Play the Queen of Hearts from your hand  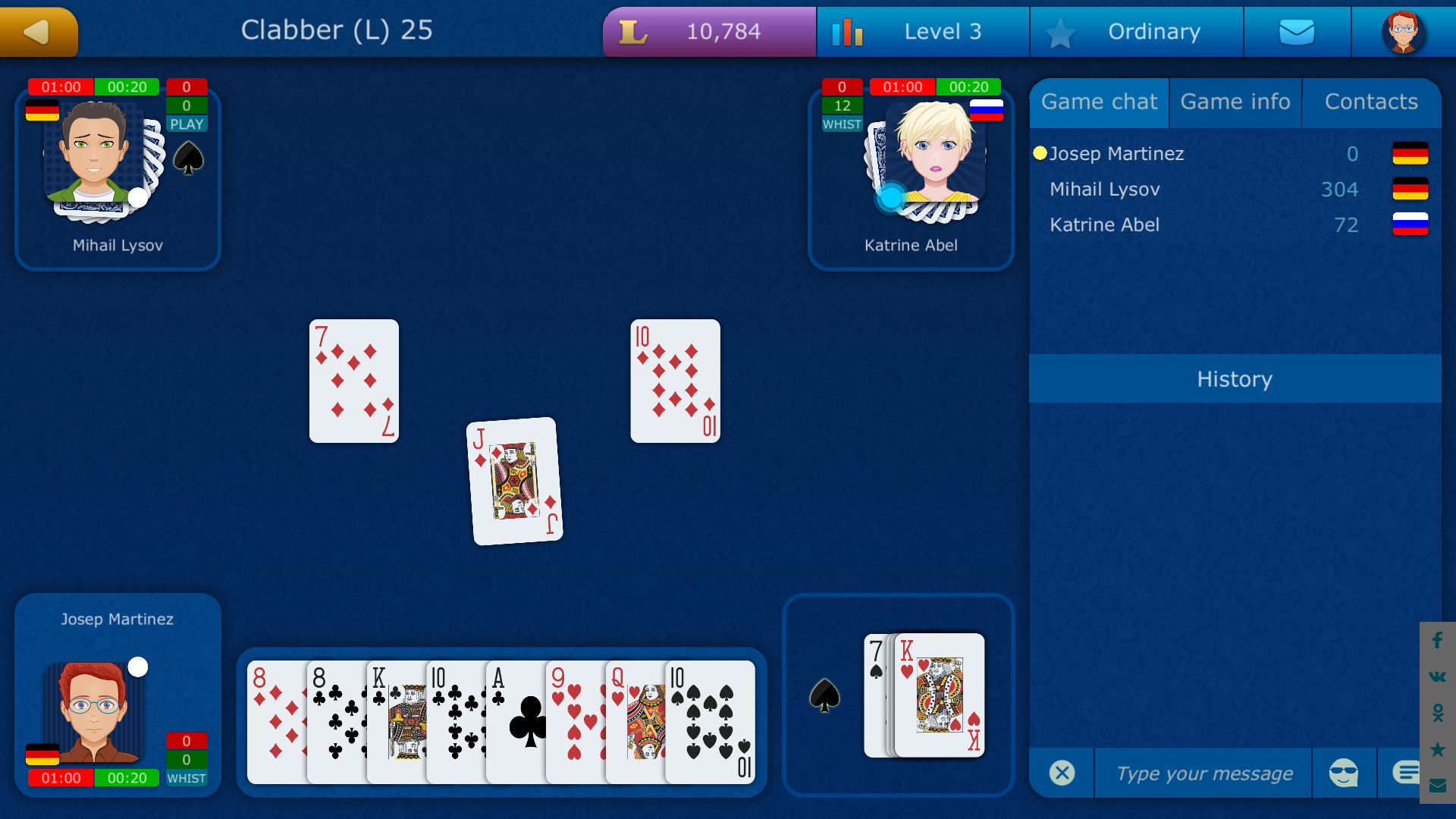pos(637,720)
